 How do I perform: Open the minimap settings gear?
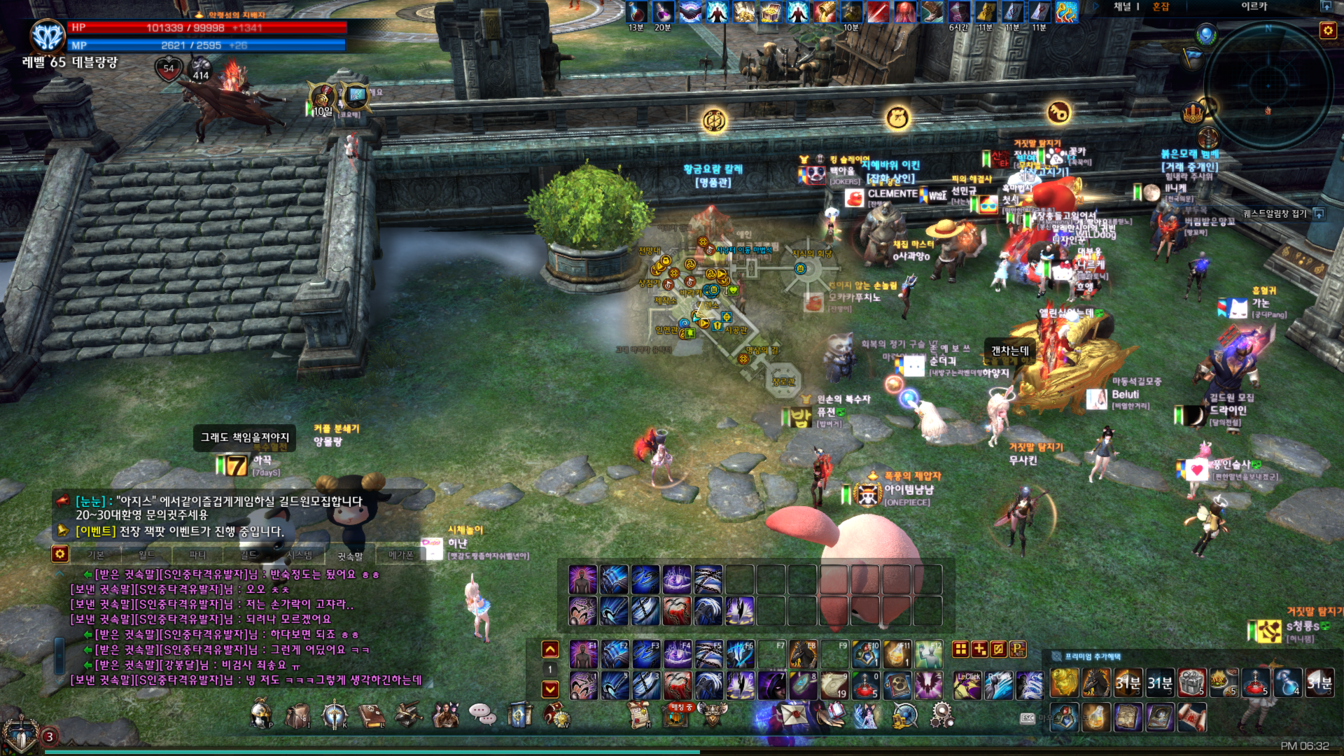[x=1328, y=31]
